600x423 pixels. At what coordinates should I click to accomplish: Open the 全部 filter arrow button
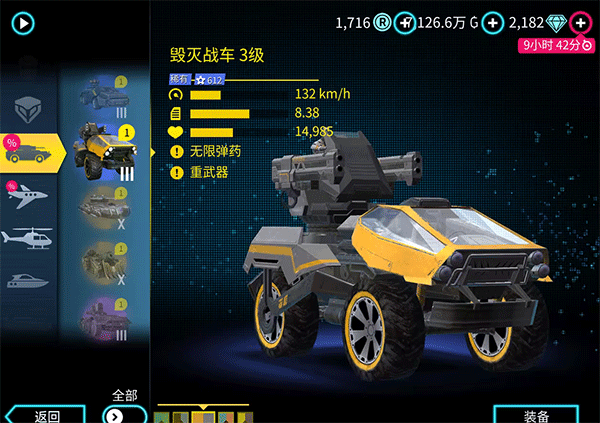tap(116, 414)
